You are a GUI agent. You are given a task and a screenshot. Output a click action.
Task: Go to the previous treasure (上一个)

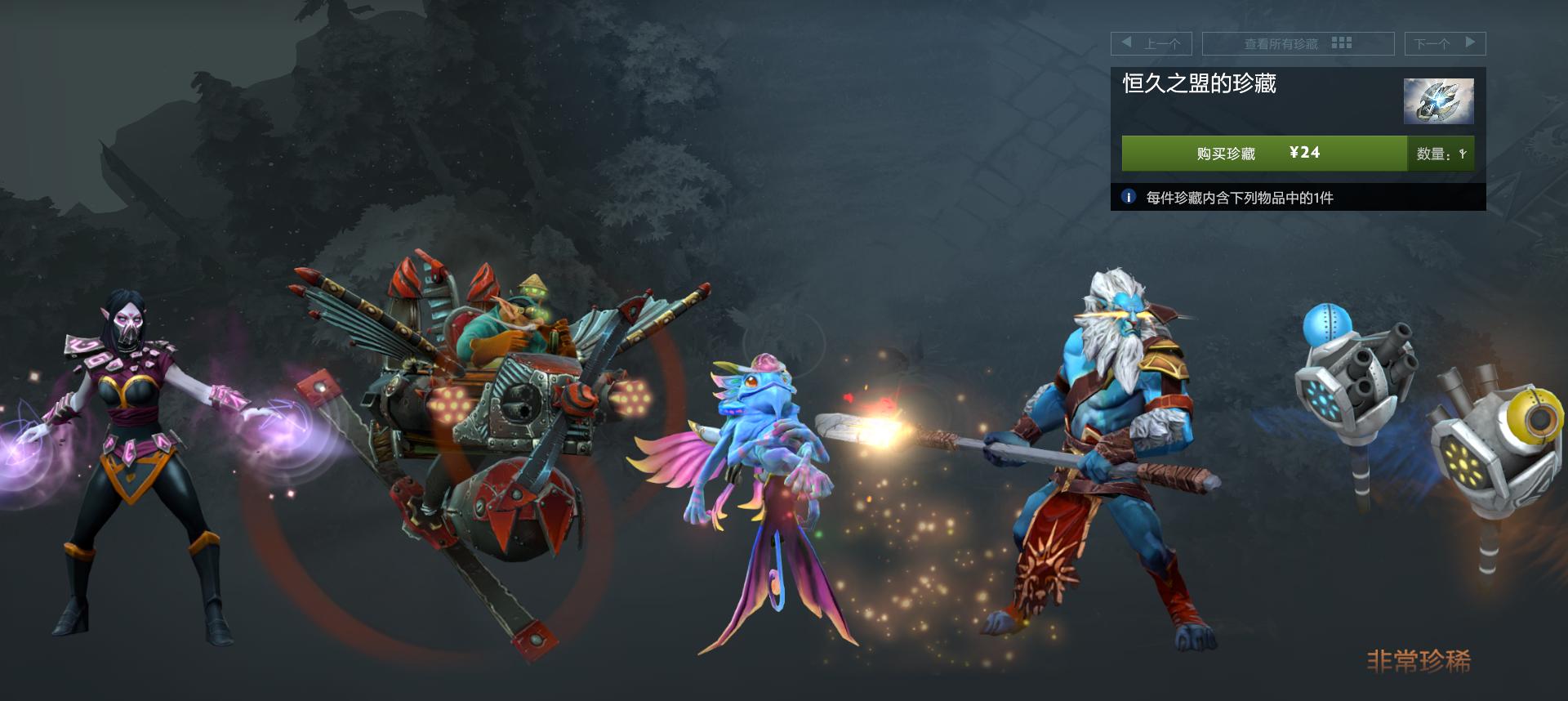(x=1151, y=43)
